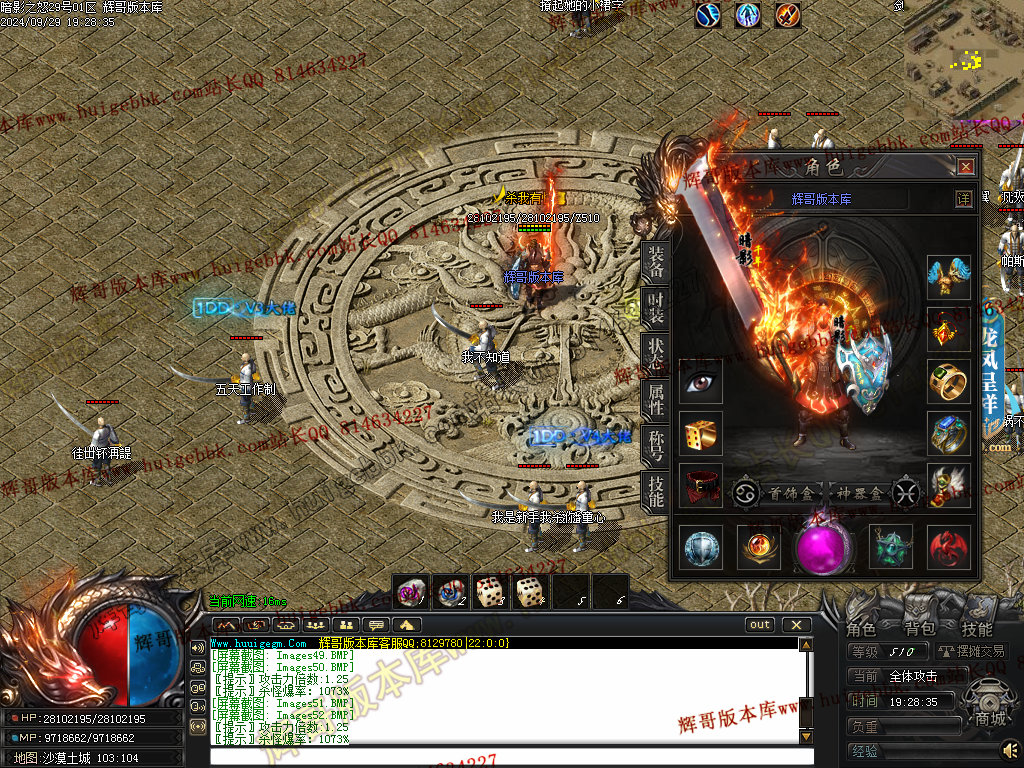Screen dimensions: 1024x768
Task: Click the 详 details button
Action: coord(963,199)
